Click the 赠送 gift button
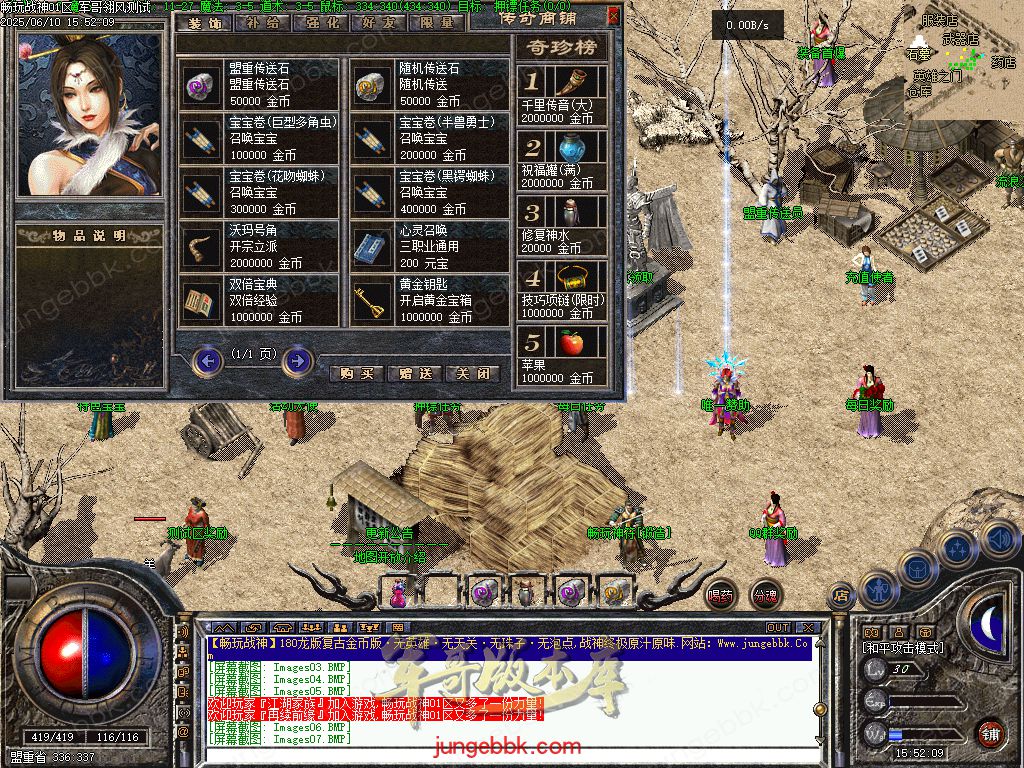This screenshot has height=768, width=1024. pos(414,373)
